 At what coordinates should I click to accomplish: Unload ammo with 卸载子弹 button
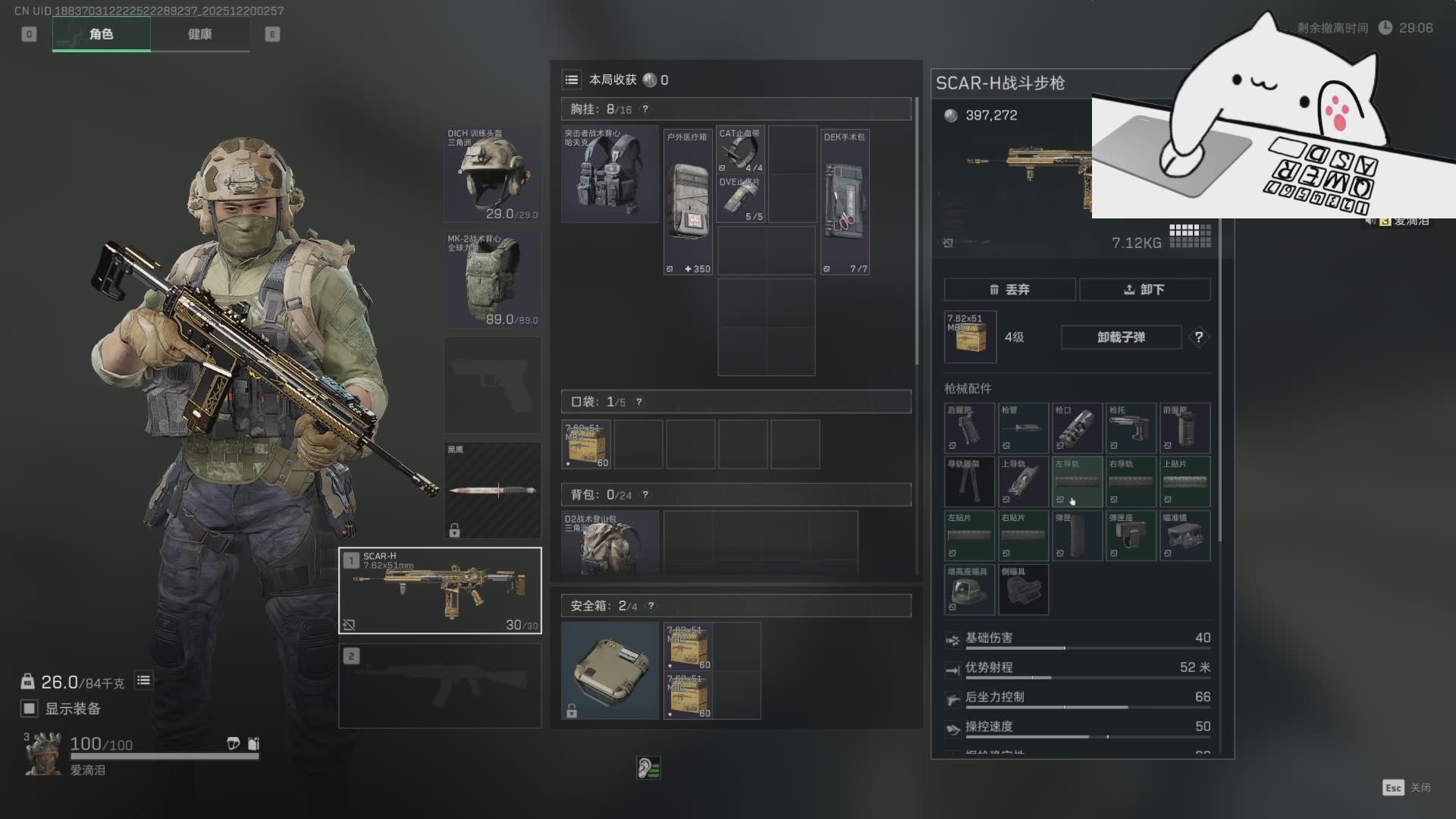pyautogui.click(x=1121, y=337)
